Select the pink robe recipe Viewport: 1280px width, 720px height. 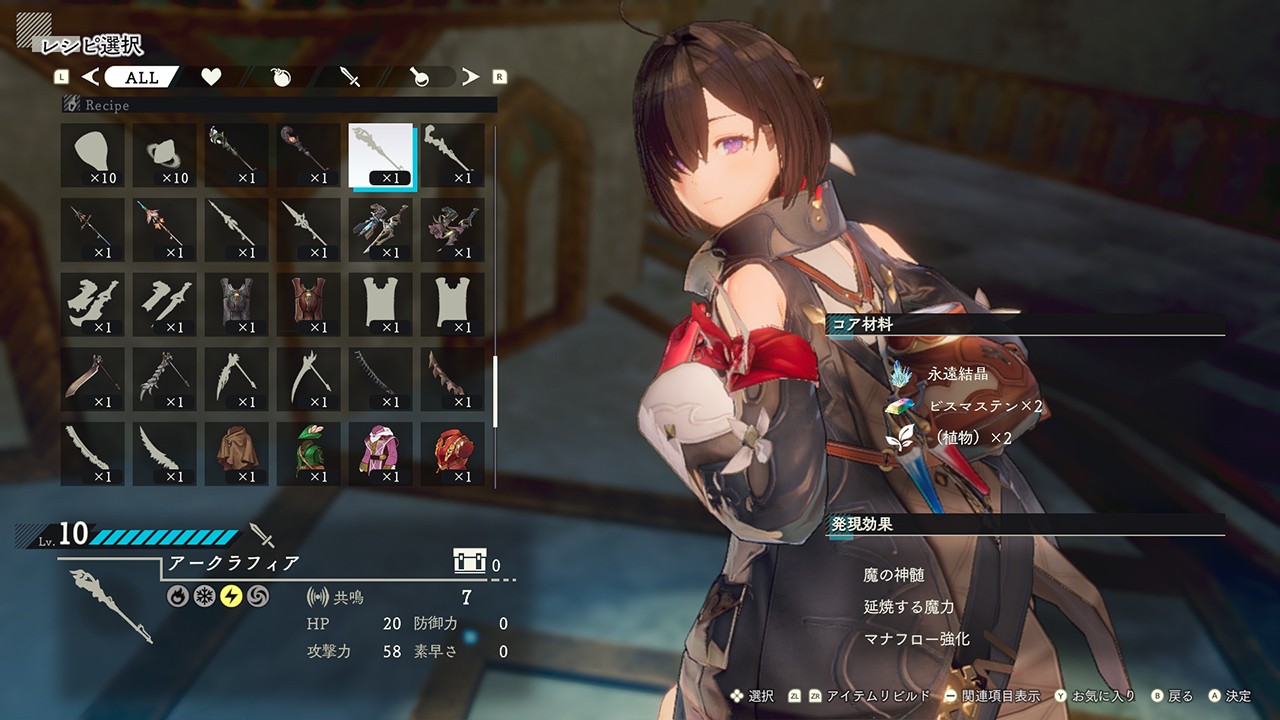381,454
